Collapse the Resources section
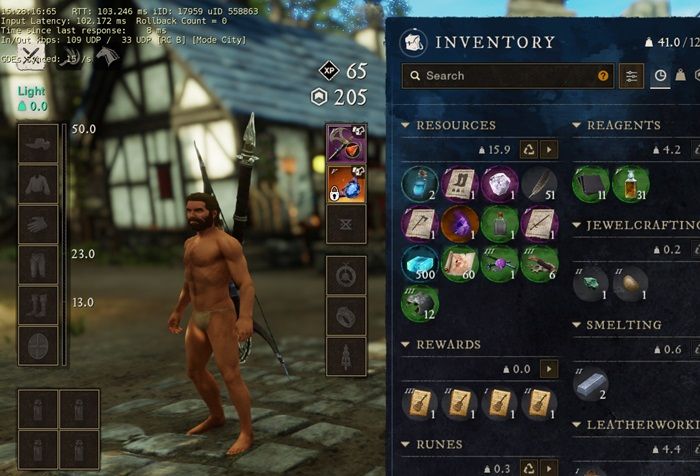Viewport: 700px width, 476px height. click(406, 125)
